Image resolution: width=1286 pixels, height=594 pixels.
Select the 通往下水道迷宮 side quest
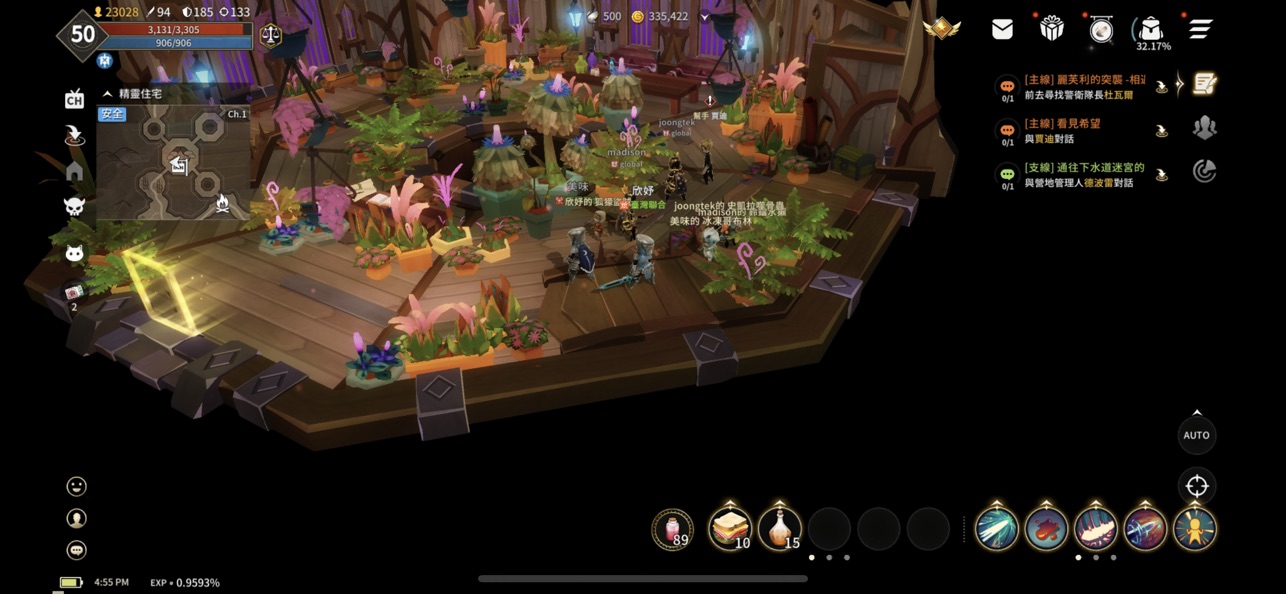tap(1082, 175)
